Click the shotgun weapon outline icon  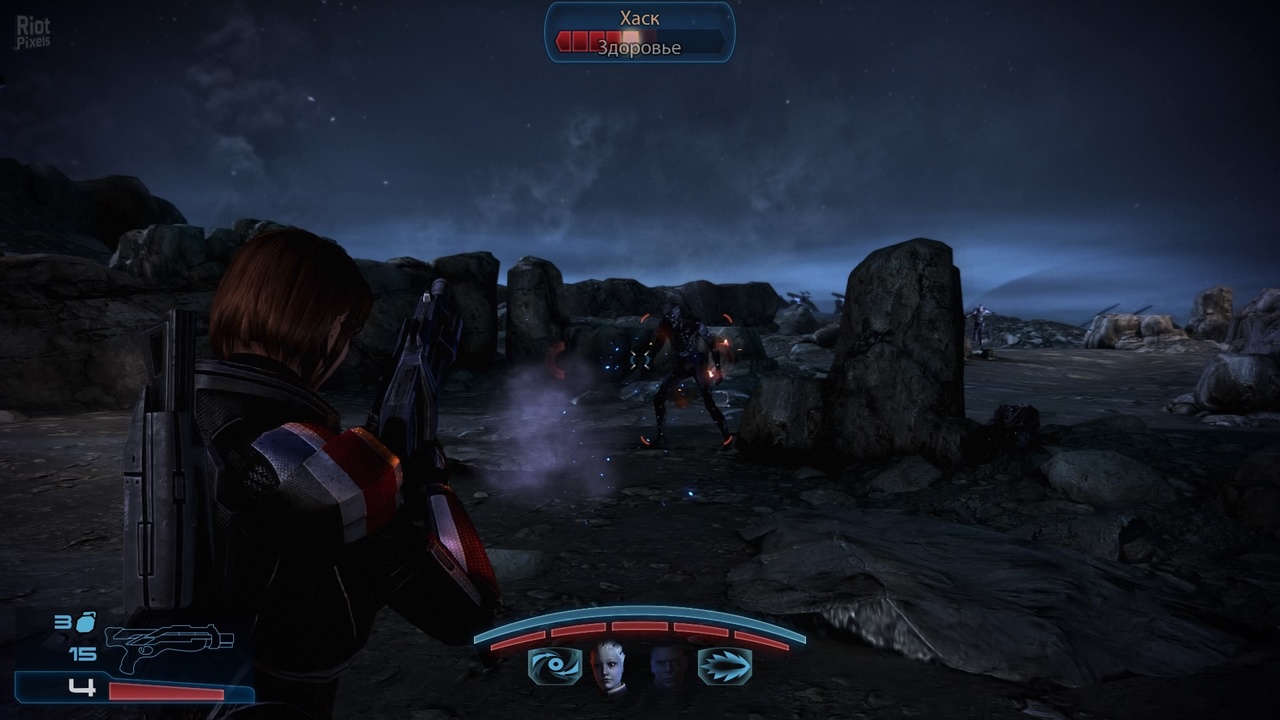click(168, 647)
